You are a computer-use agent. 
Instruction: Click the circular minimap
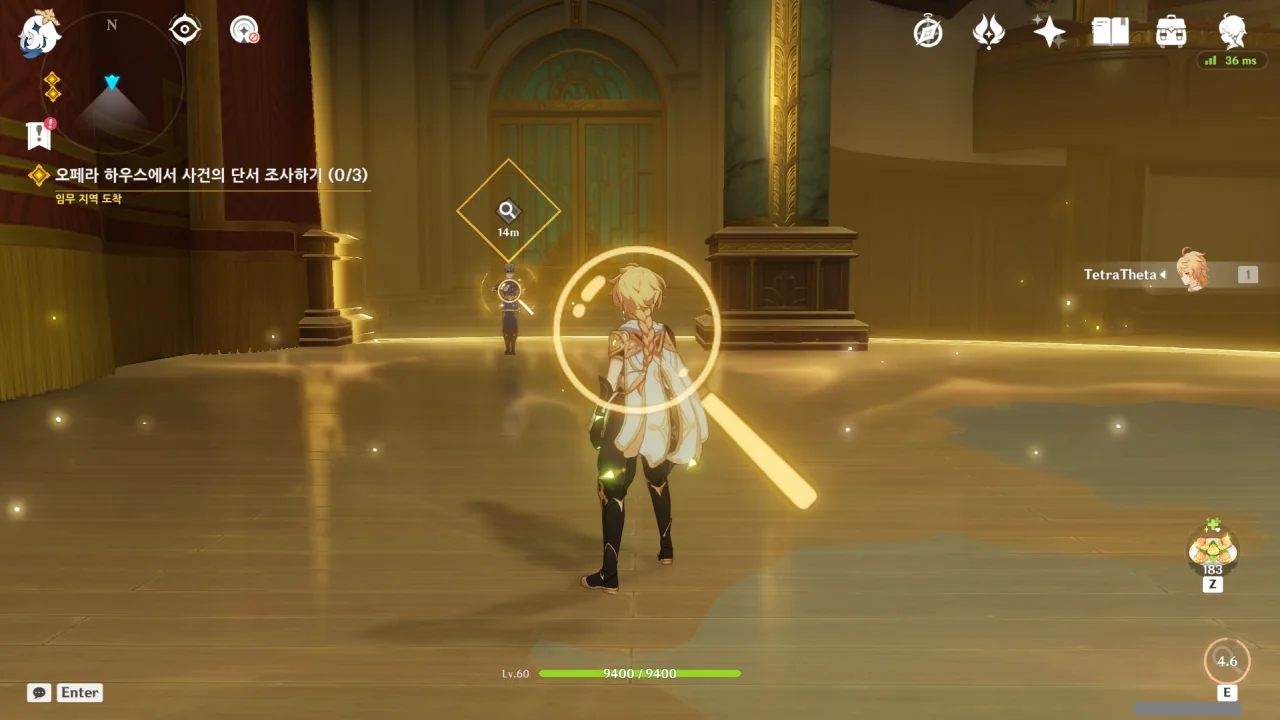(112, 84)
